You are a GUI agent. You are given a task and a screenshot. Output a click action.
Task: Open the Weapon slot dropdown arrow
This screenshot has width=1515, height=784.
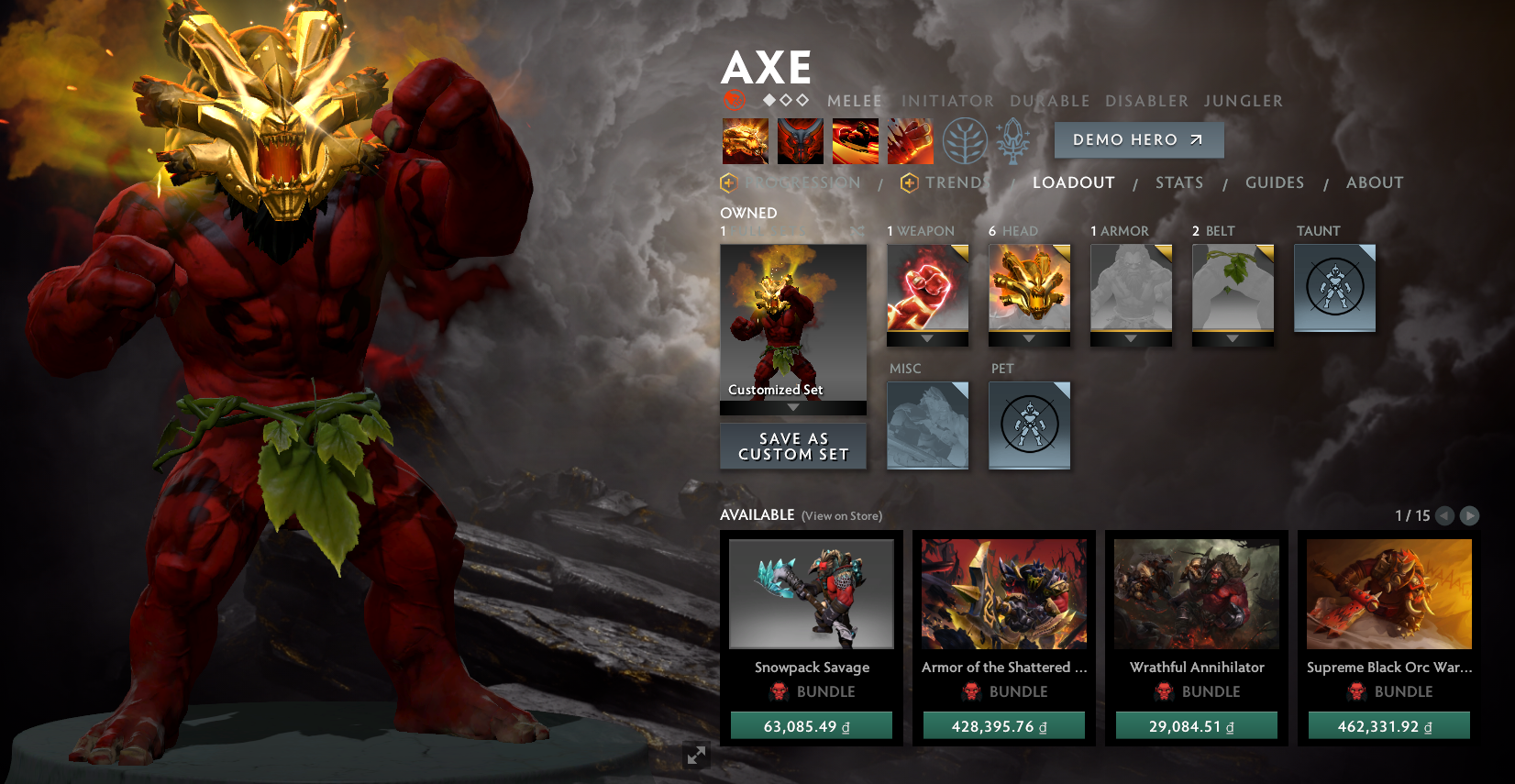tap(927, 338)
